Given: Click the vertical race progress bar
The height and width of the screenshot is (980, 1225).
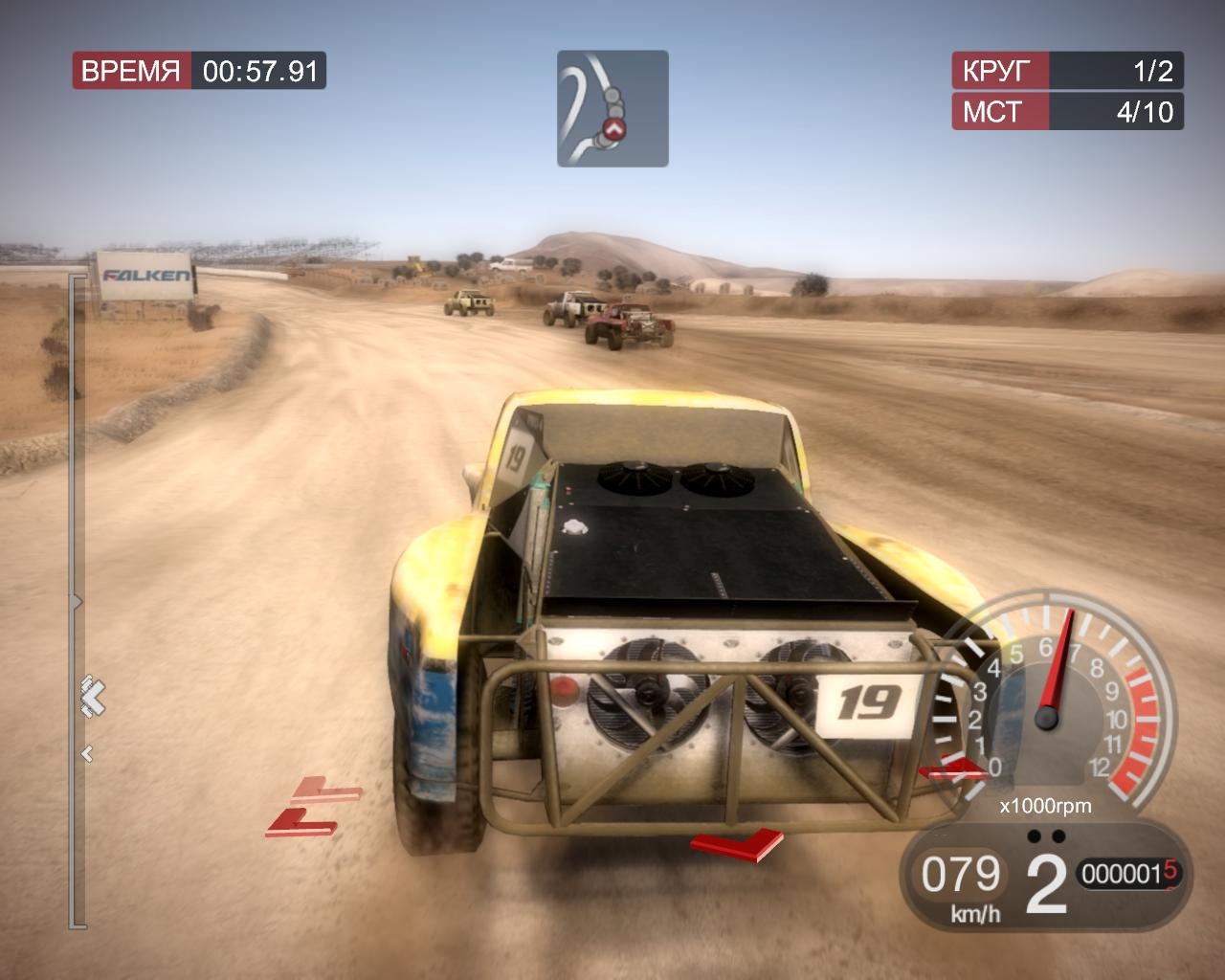Looking at the screenshot, I should click(77, 601).
